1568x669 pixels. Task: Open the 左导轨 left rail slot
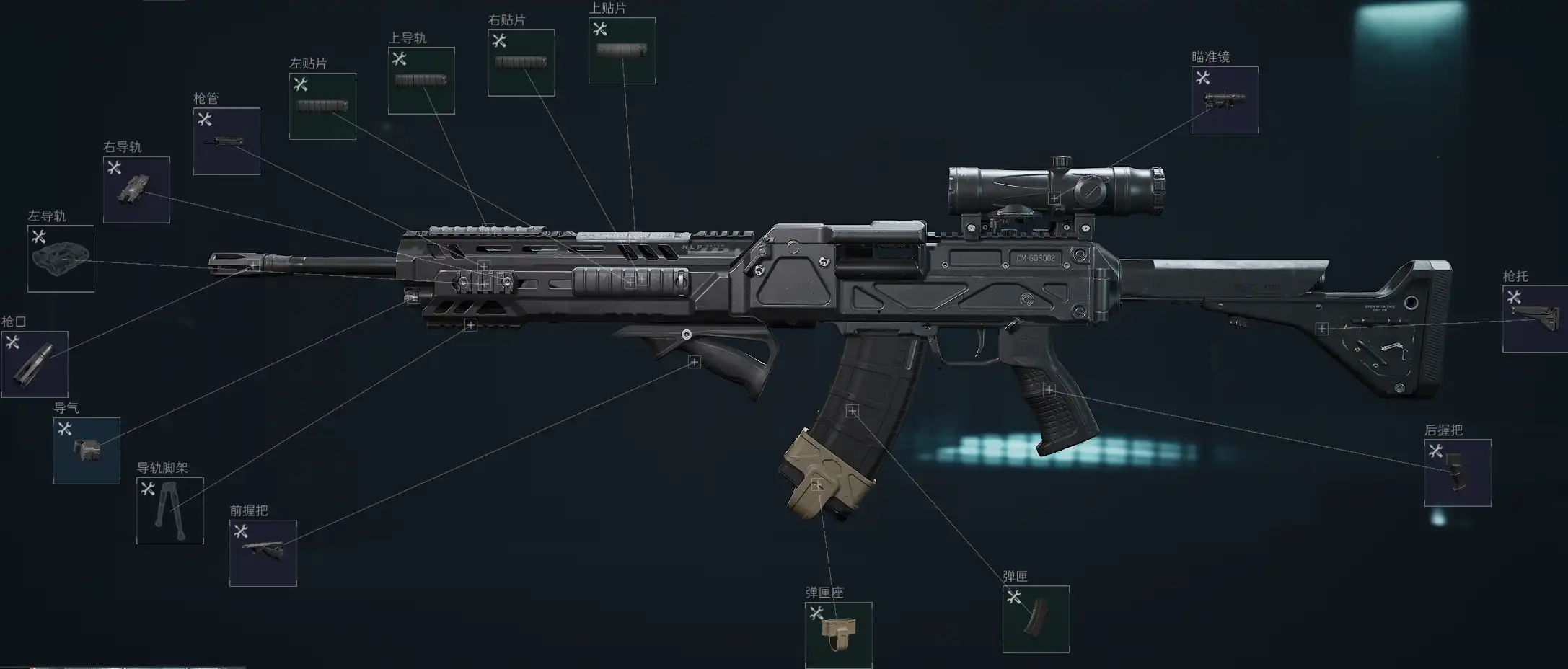point(61,259)
